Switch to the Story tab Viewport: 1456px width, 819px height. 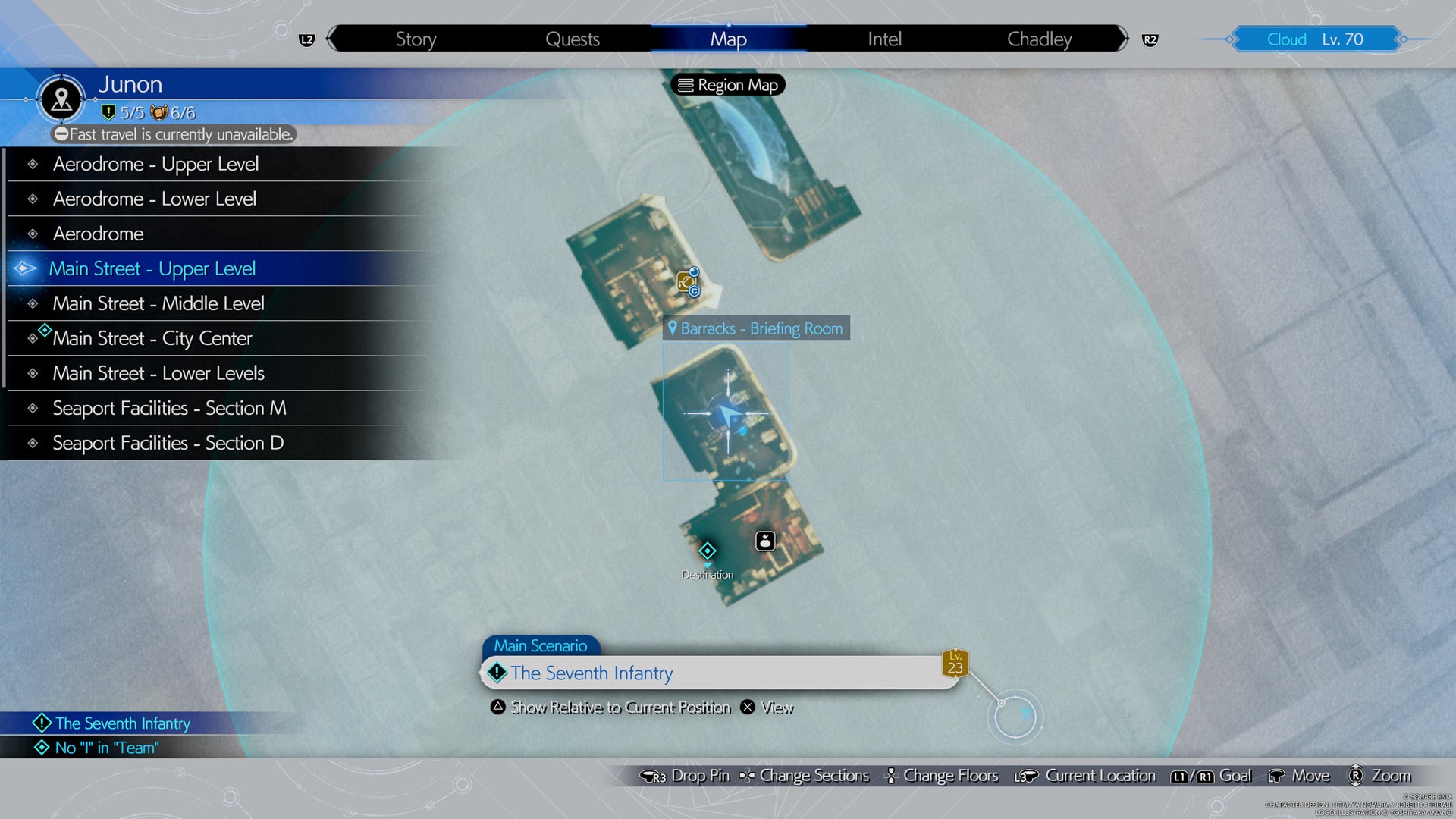click(x=416, y=39)
